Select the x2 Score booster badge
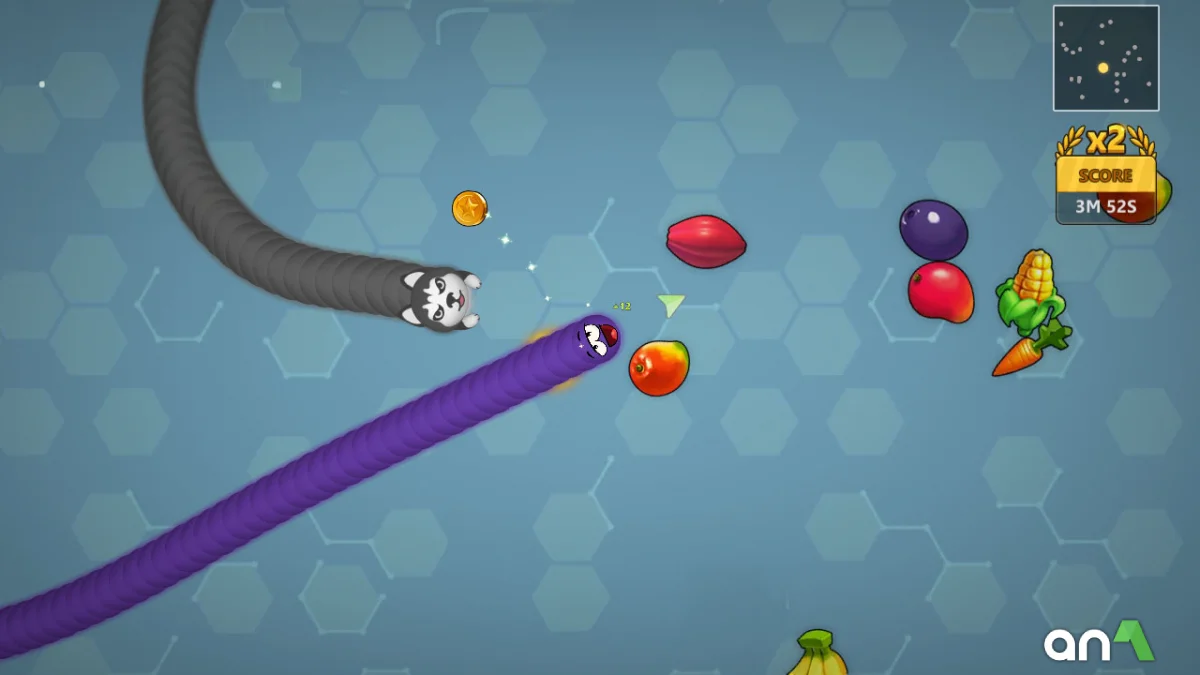Screen dimensions: 1200x675 (x=1105, y=176)
